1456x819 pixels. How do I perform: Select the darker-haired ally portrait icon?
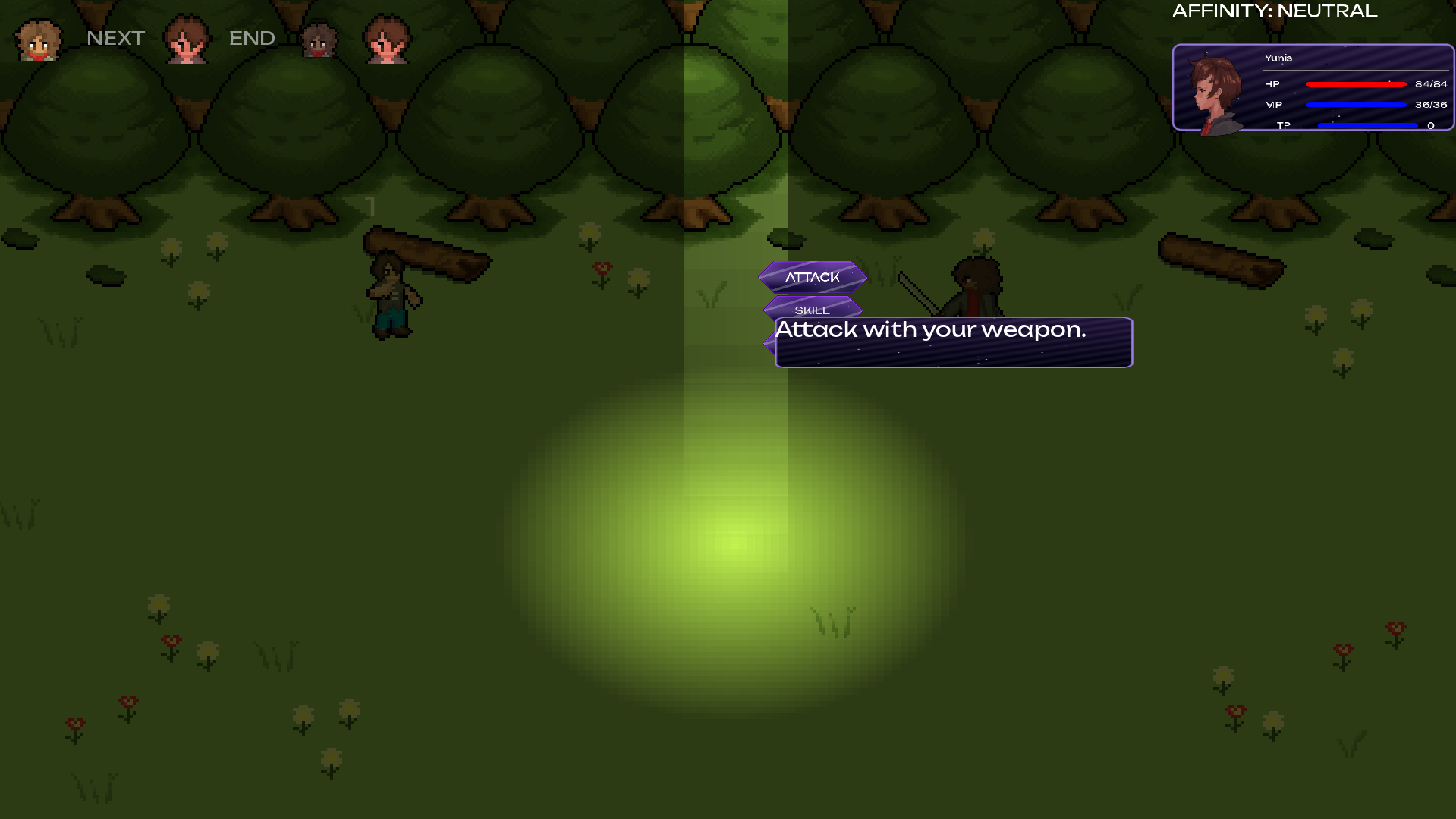click(x=317, y=39)
